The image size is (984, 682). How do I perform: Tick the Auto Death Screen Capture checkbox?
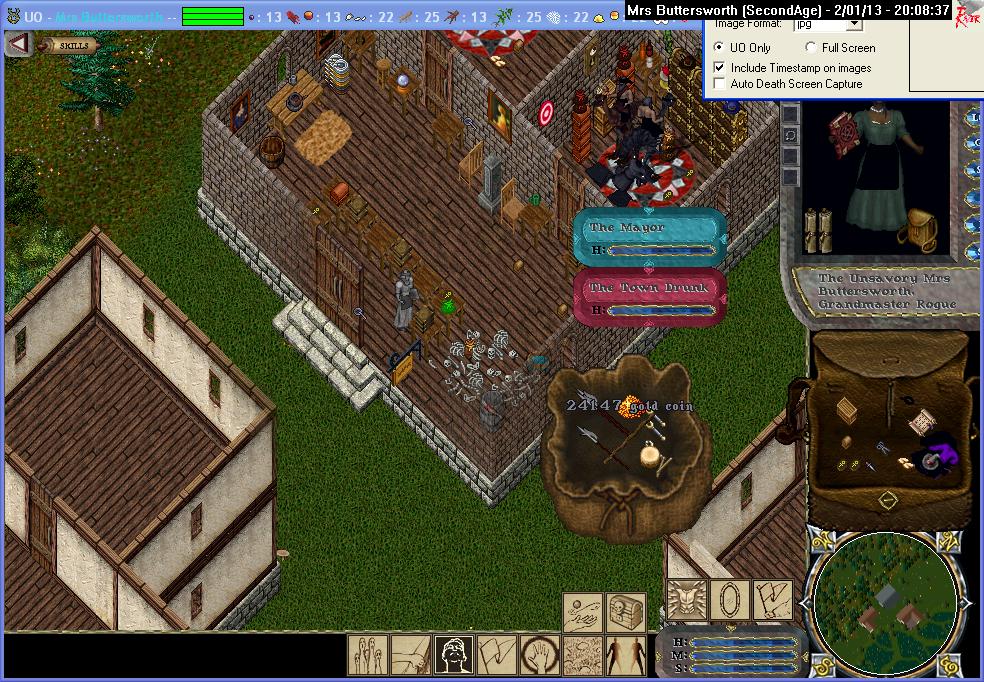click(720, 84)
